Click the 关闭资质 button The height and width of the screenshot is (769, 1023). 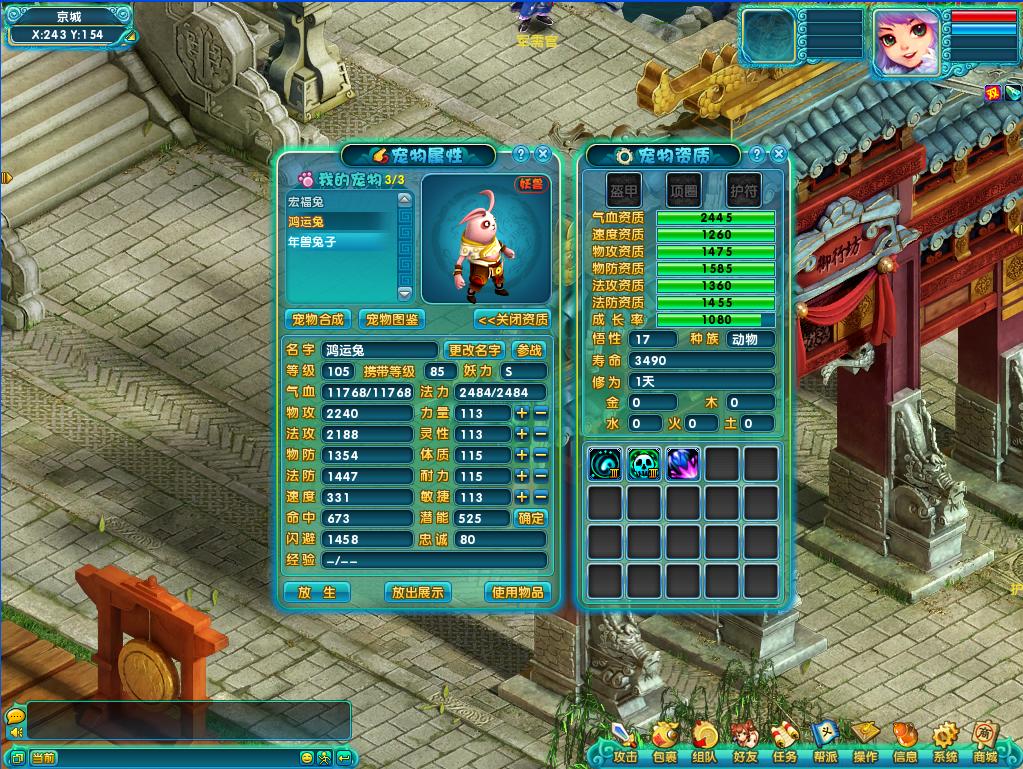(x=512, y=319)
